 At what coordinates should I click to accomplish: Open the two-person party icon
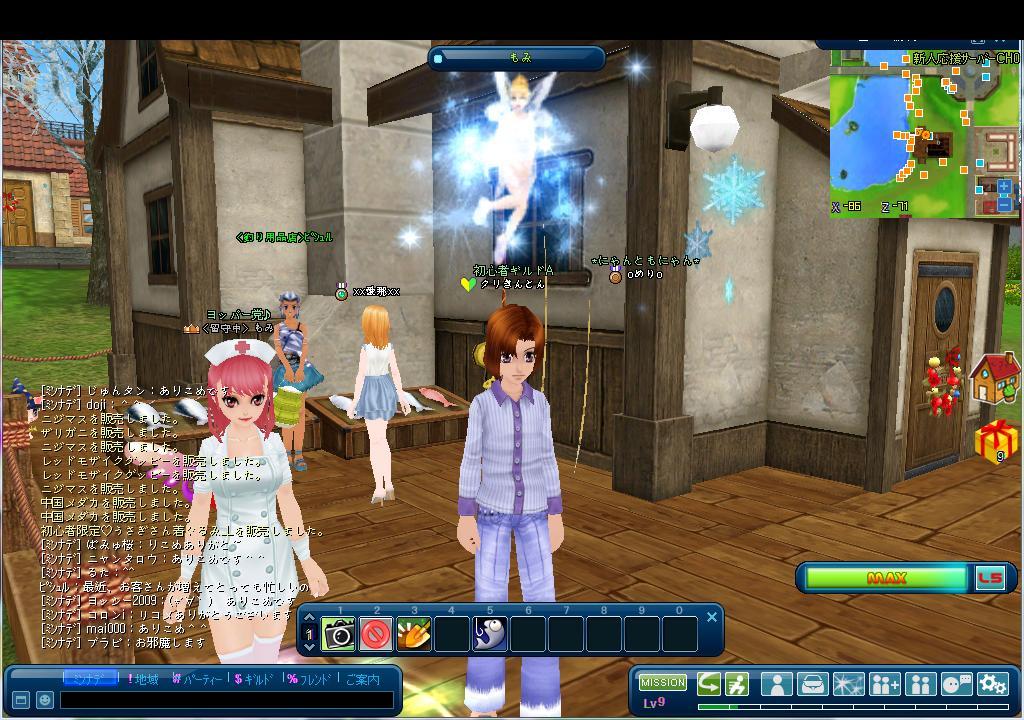920,684
